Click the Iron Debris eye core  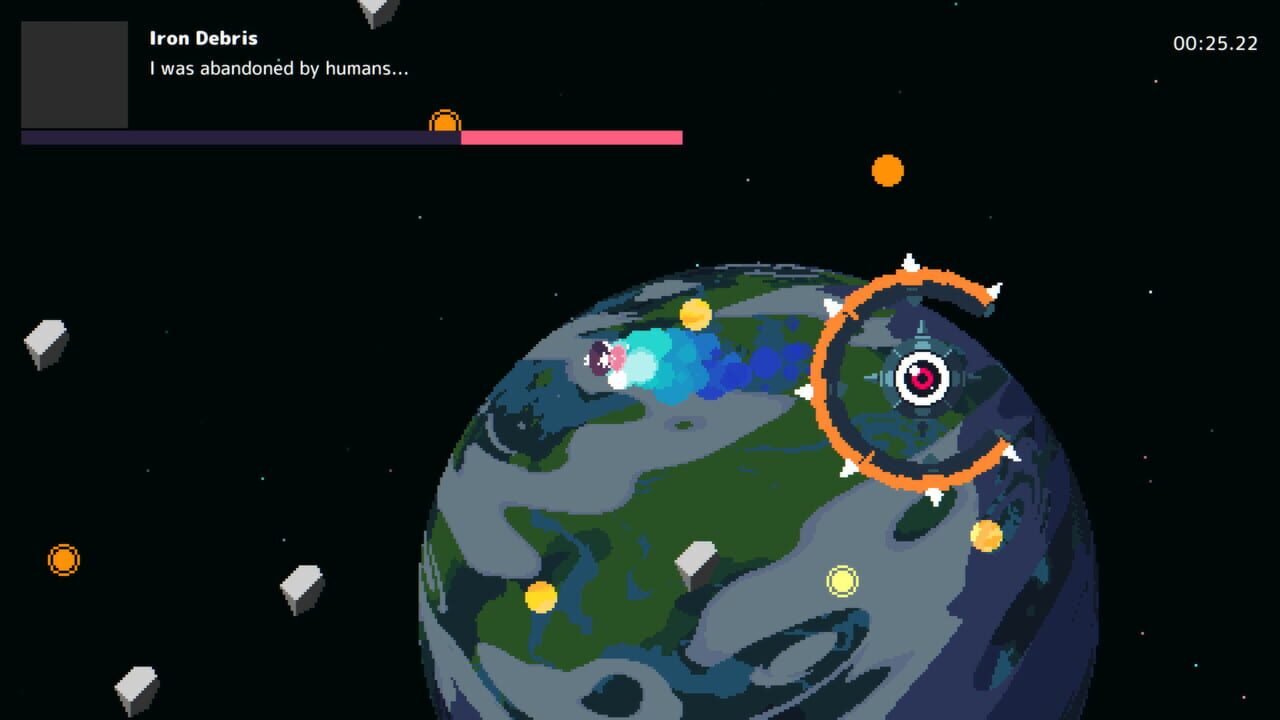tap(921, 380)
